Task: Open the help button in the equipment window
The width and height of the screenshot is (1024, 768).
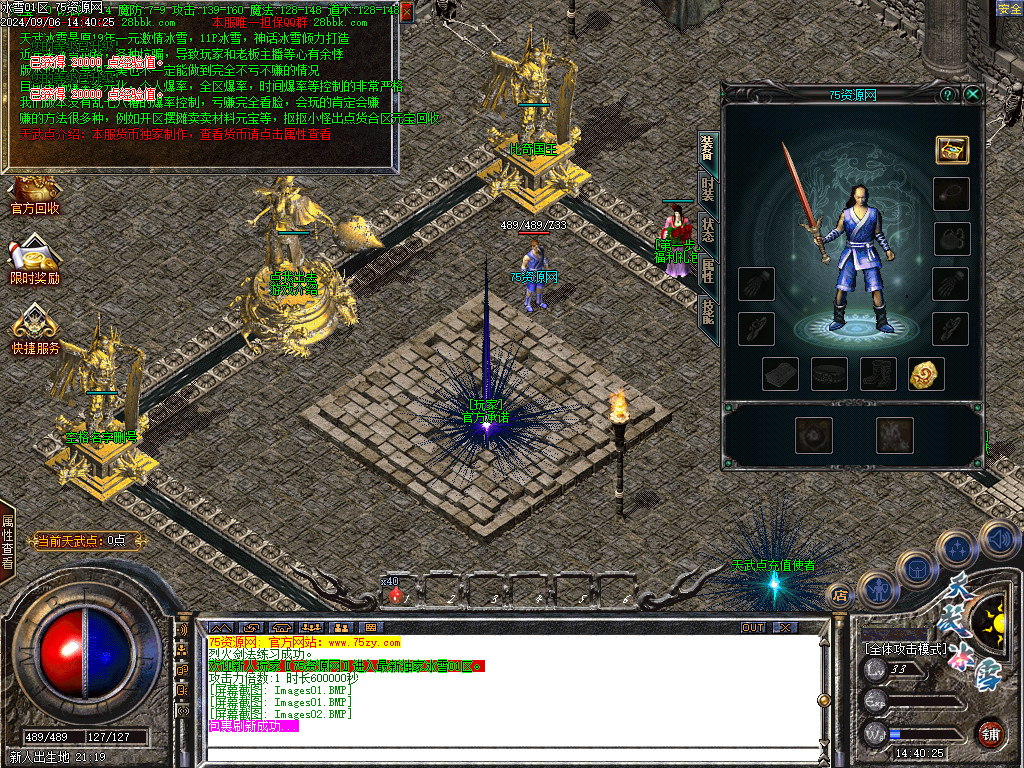Action: point(947,94)
